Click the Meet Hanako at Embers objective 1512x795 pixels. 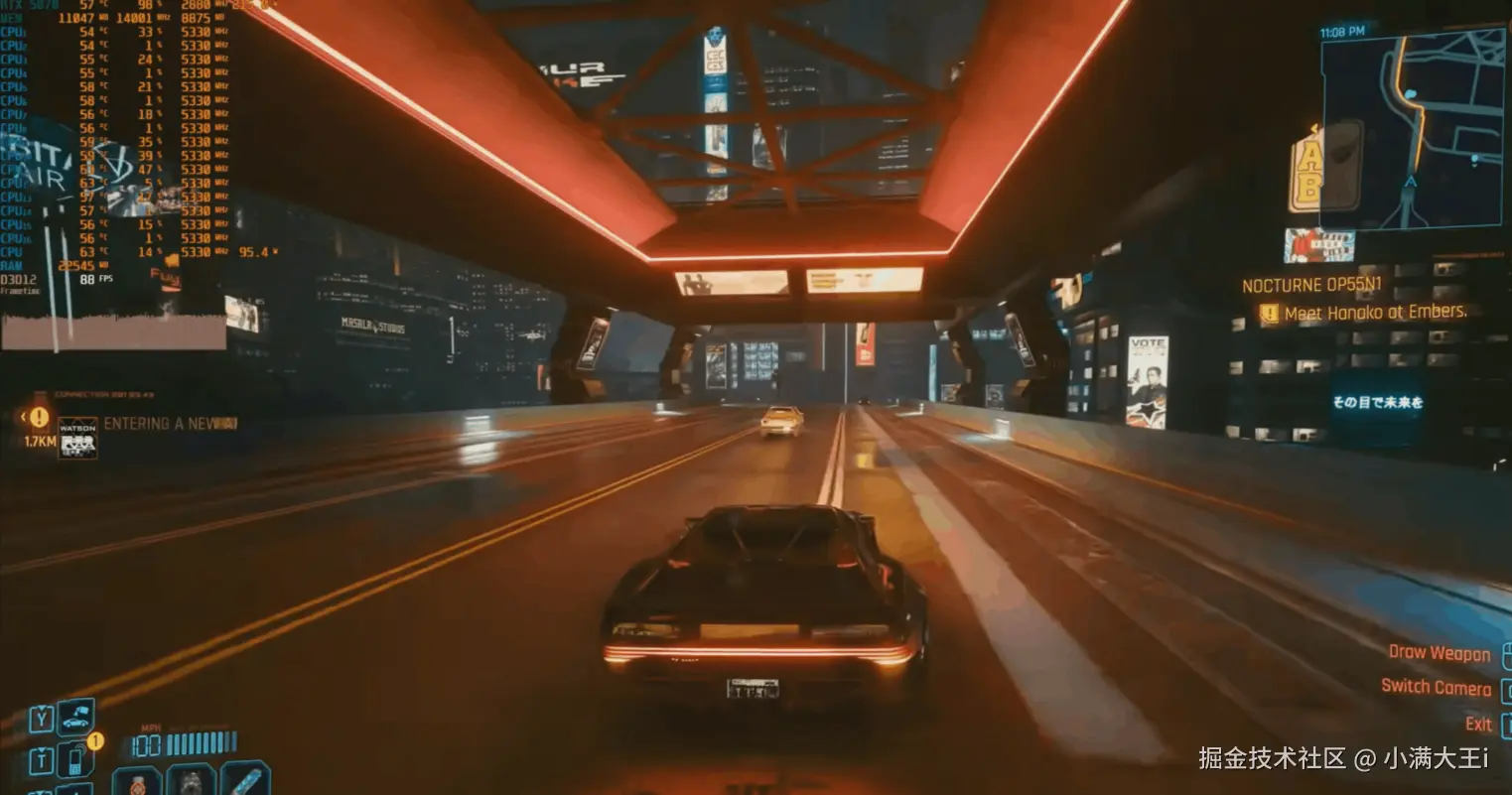(x=1375, y=313)
